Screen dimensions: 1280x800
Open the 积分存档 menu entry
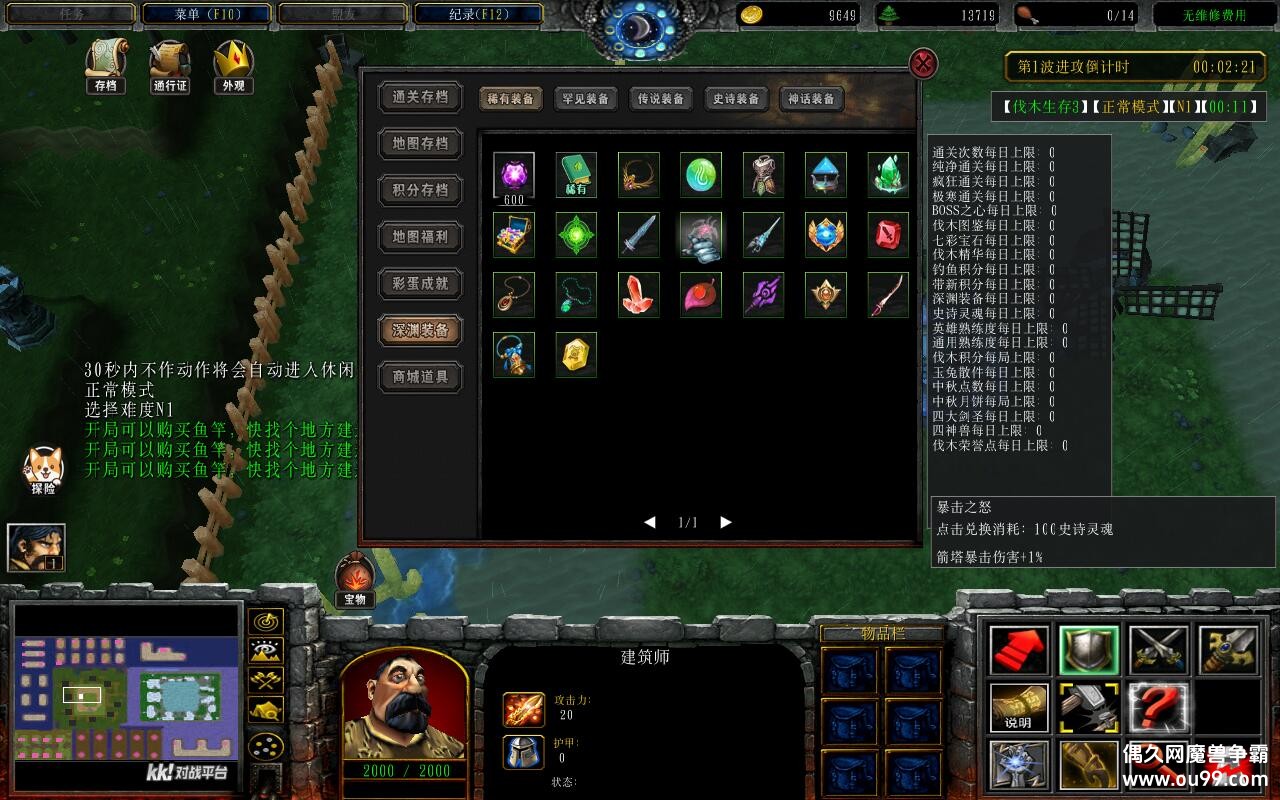(420, 190)
